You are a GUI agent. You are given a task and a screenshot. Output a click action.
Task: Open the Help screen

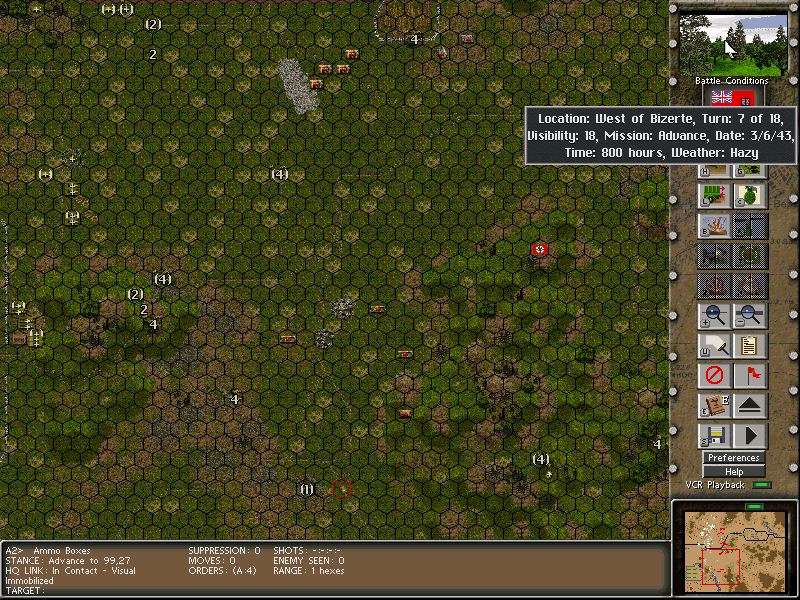pos(733,472)
